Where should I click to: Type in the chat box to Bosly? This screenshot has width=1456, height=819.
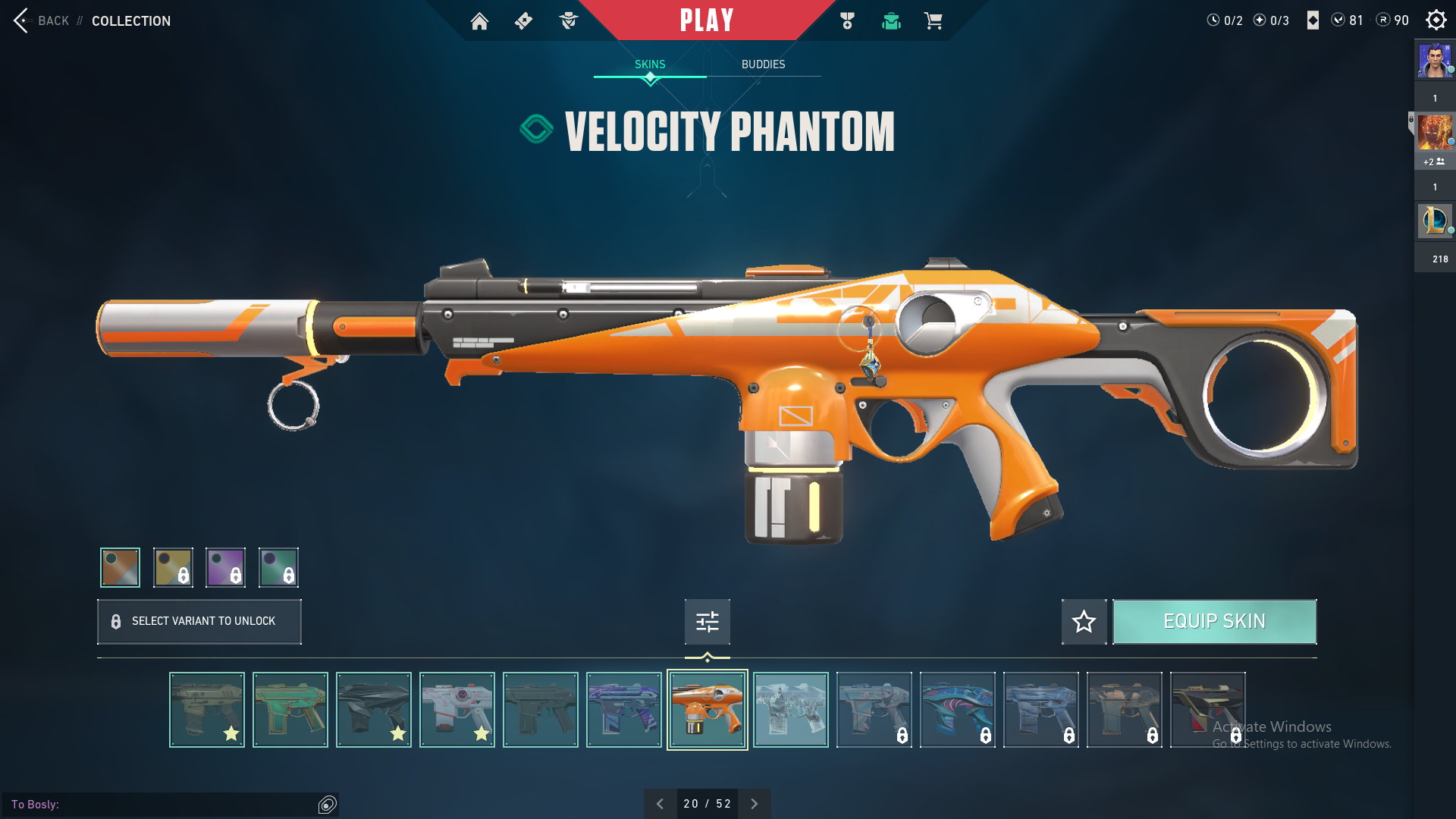pyautogui.click(x=182, y=805)
